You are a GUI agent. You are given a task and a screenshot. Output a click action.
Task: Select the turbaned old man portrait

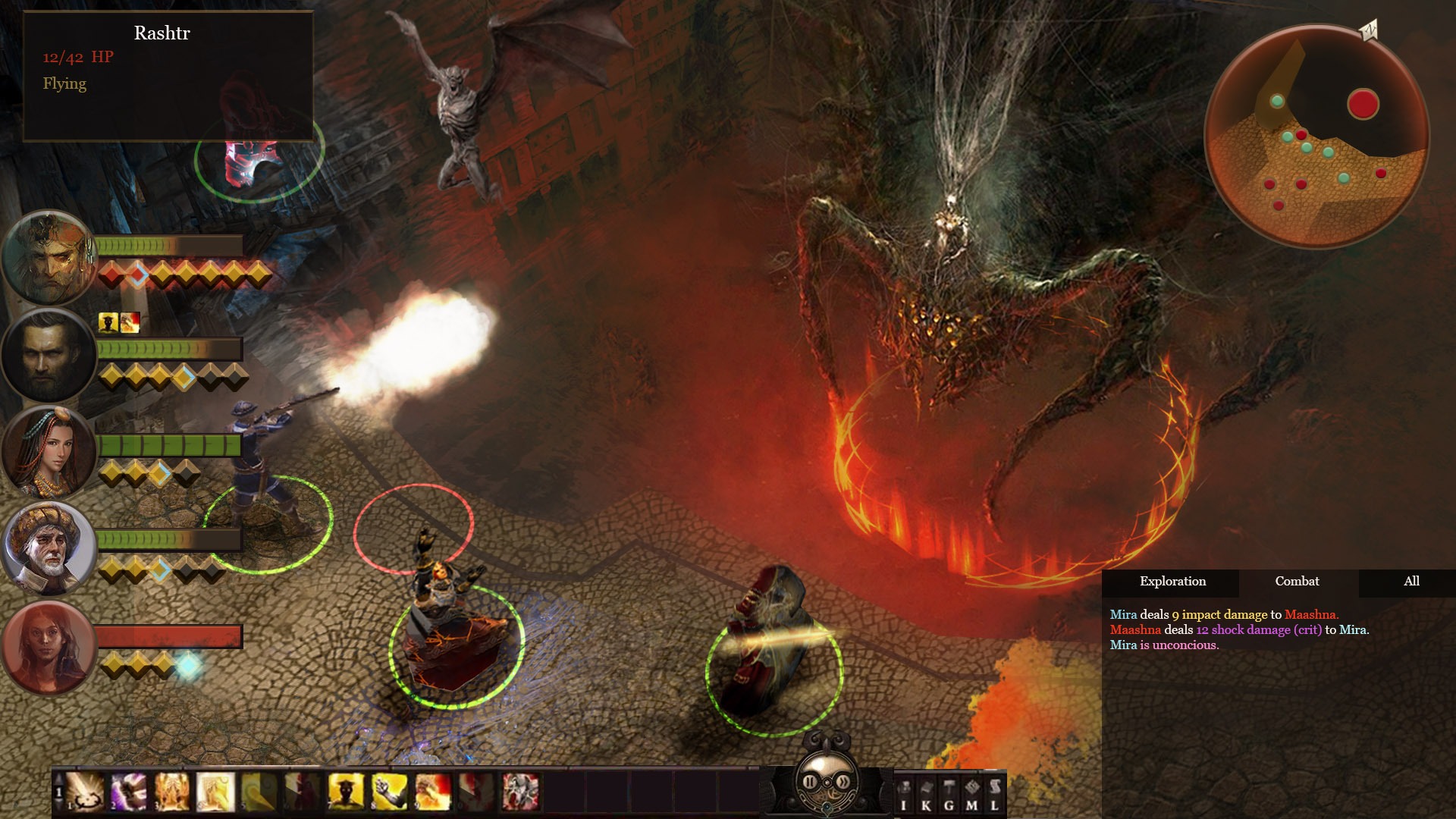[48, 548]
